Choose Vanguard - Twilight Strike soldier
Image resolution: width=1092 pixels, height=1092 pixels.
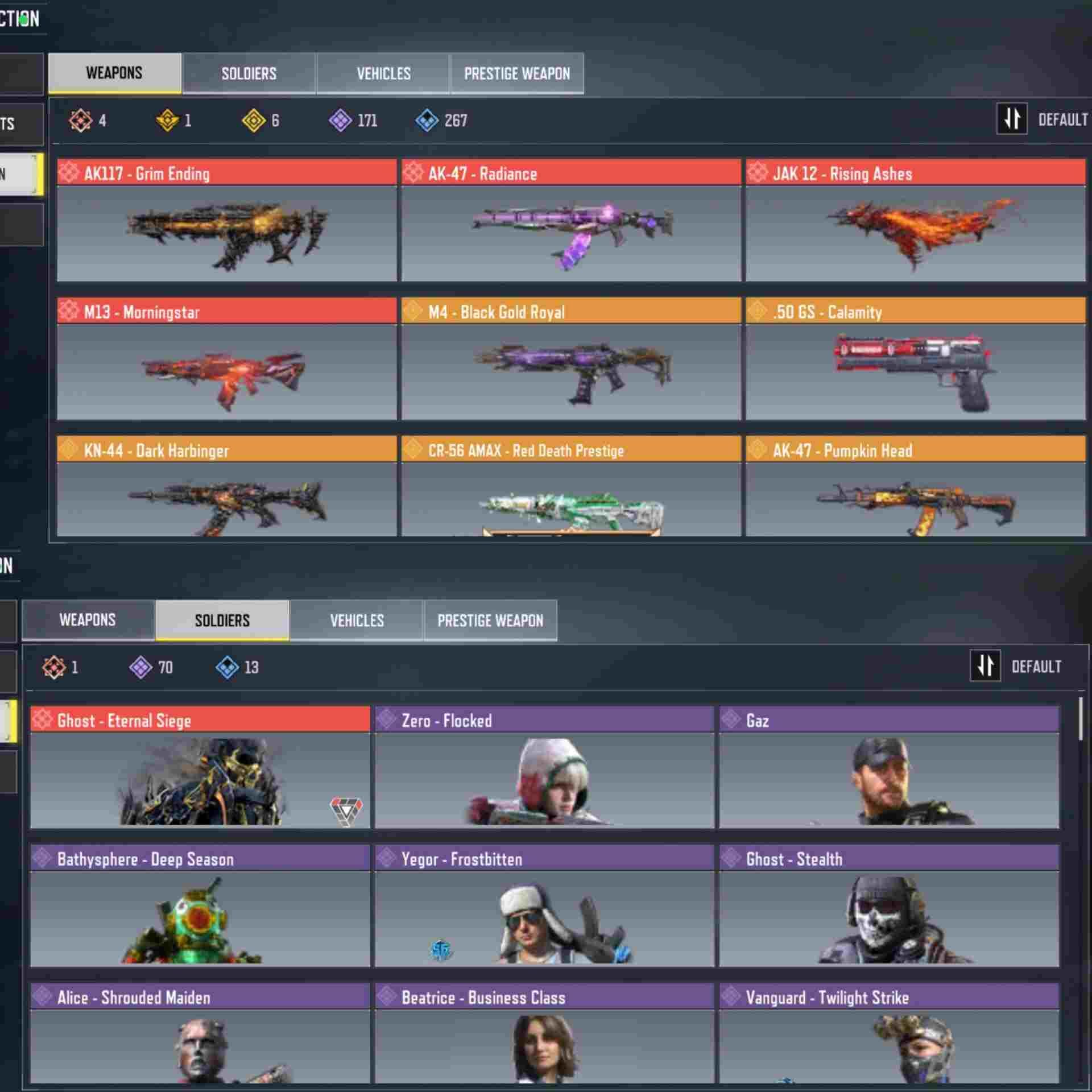(889, 1034)
